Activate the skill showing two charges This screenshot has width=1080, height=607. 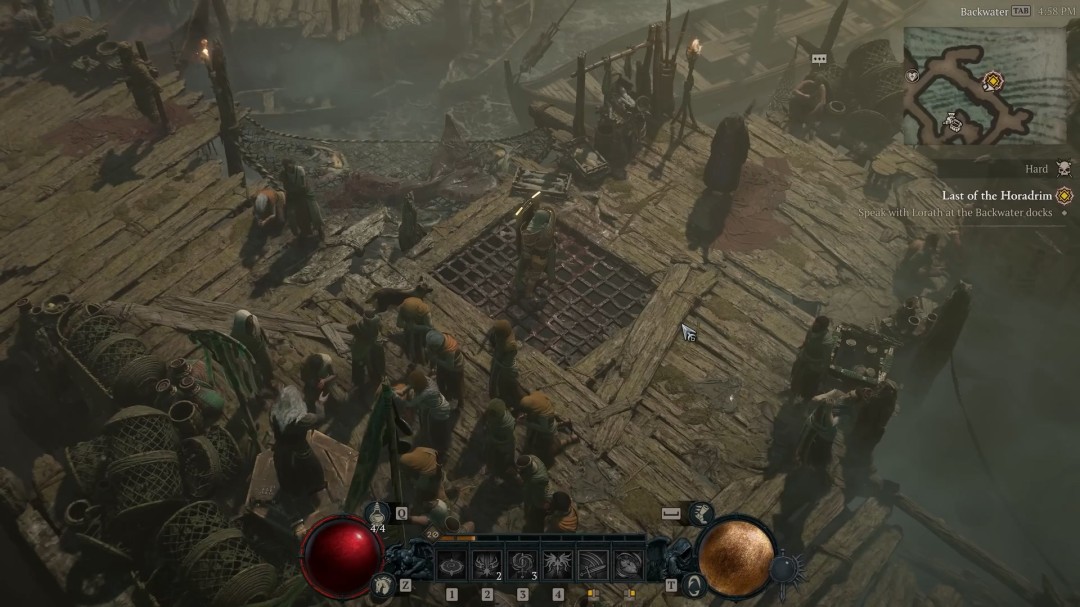(x=487, y=566)
